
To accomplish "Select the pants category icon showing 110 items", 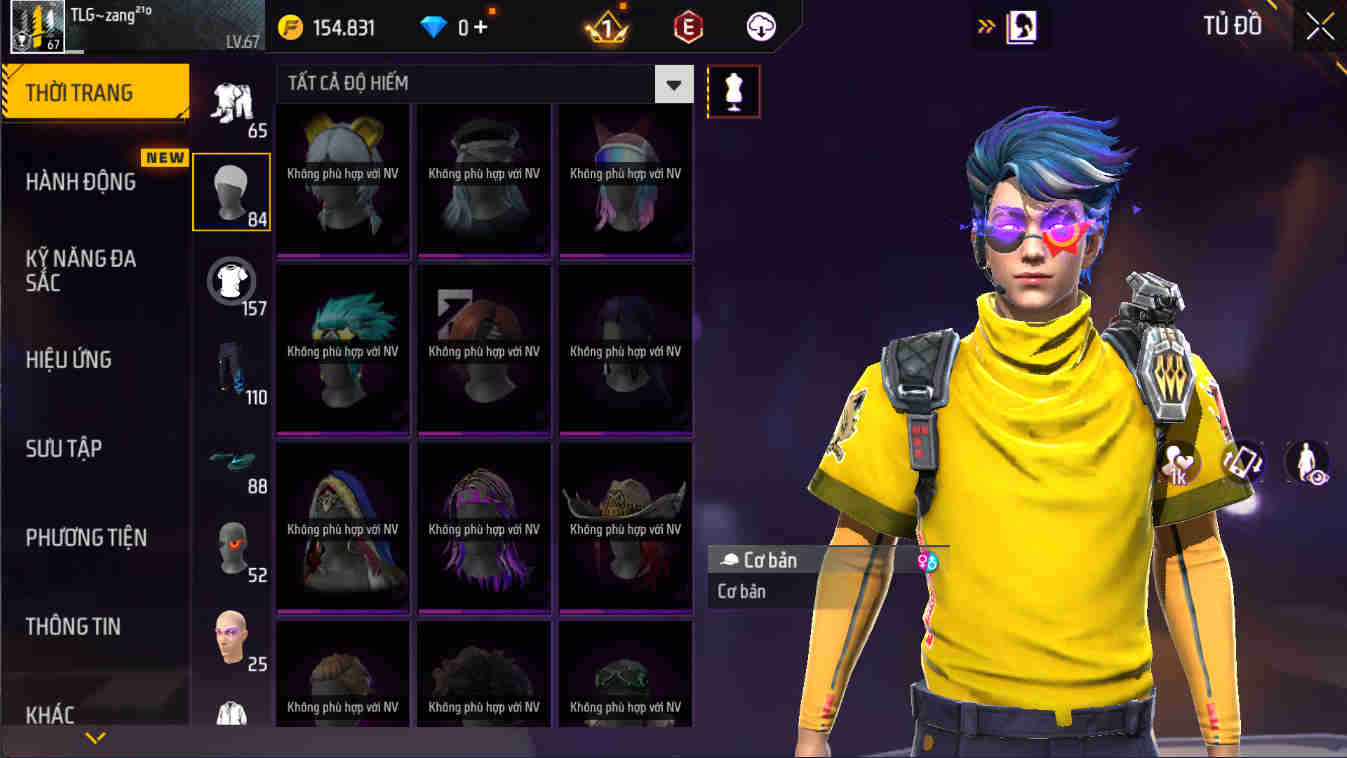I will (231, 374).
